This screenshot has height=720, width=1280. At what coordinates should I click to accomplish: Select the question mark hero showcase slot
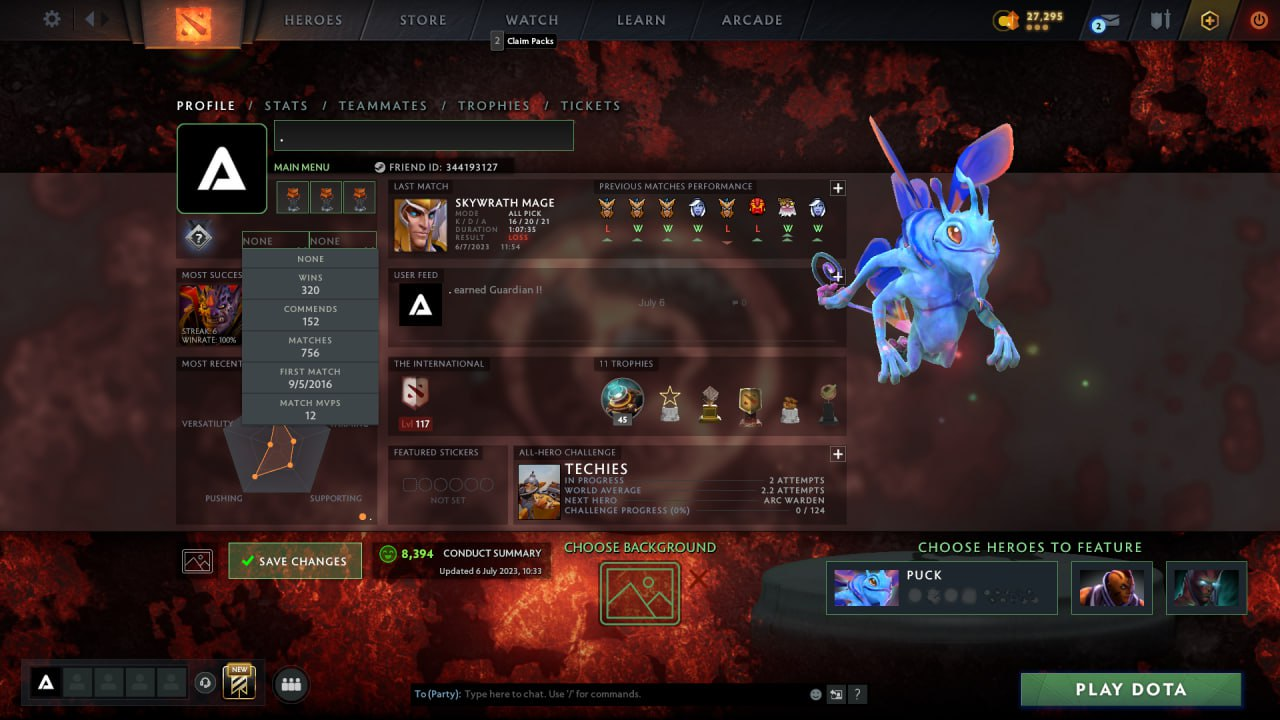click(x=198, y=236)
